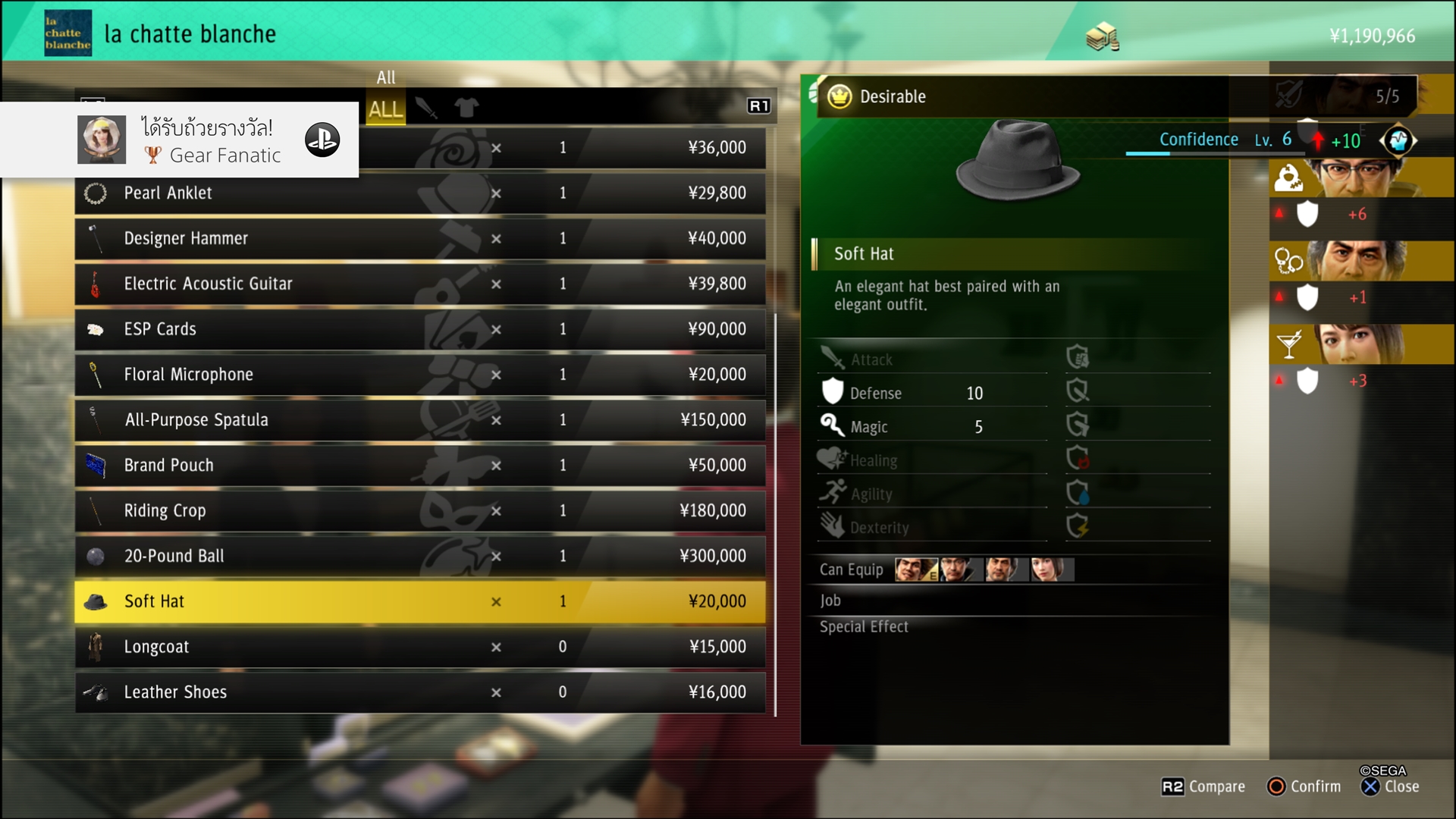Choose the Leather Shoes listing
The width and height of the screenshot is (1456, 819).
[419, 692]
